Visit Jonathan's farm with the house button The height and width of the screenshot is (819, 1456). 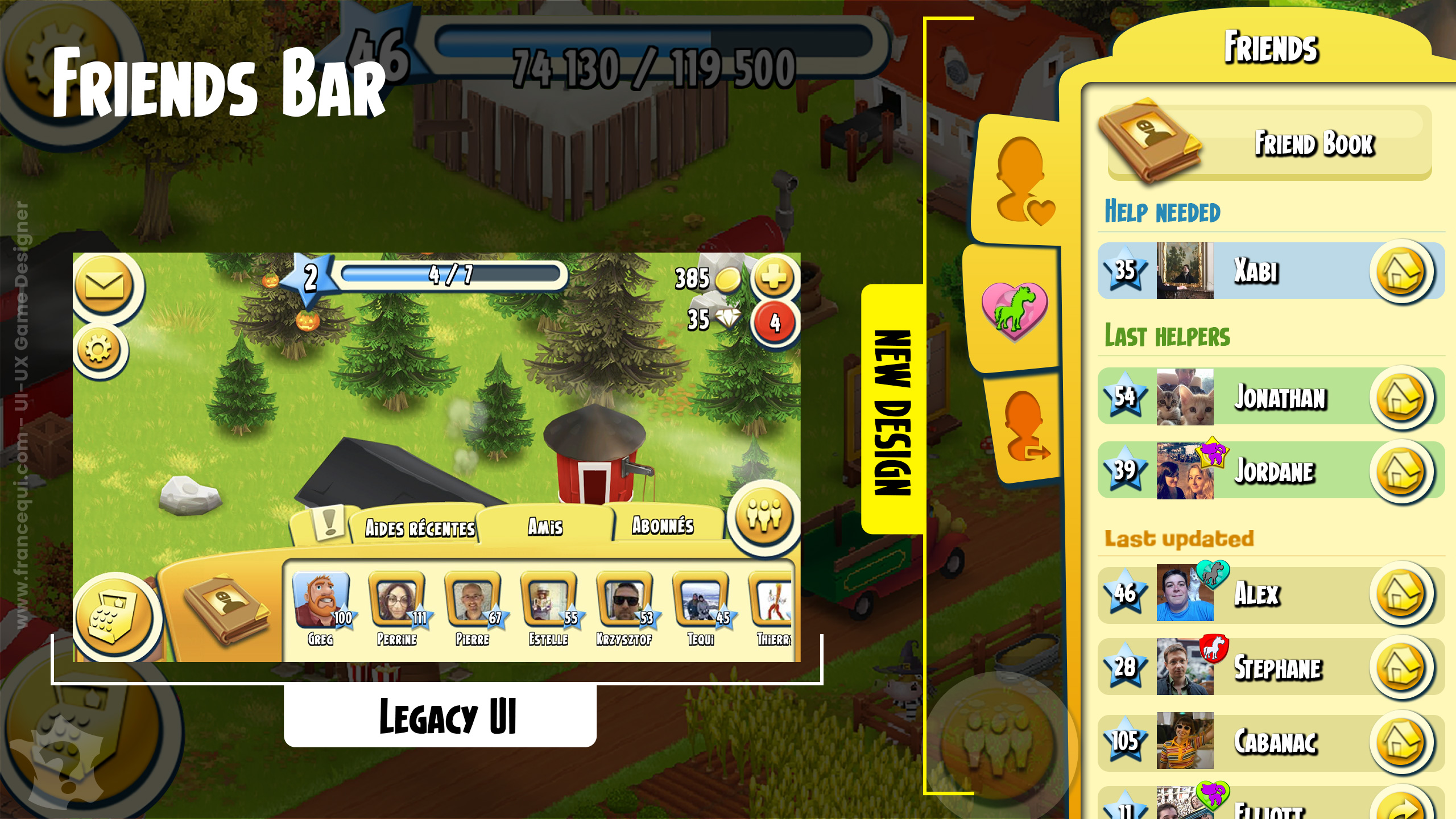pyautogui.click(x=1401, y=398)
